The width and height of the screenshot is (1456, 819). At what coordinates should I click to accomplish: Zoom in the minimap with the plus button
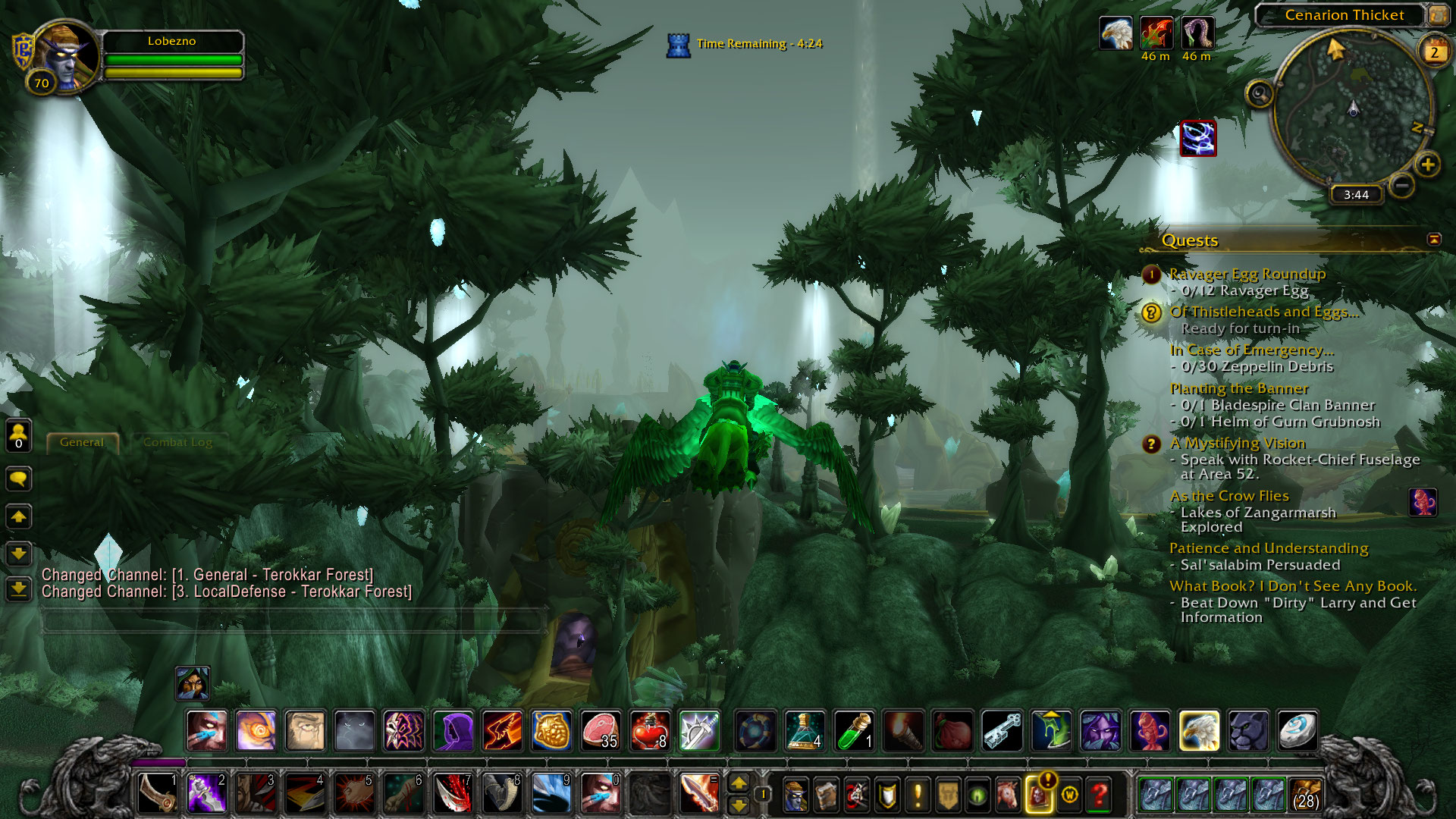[1428, 165]
